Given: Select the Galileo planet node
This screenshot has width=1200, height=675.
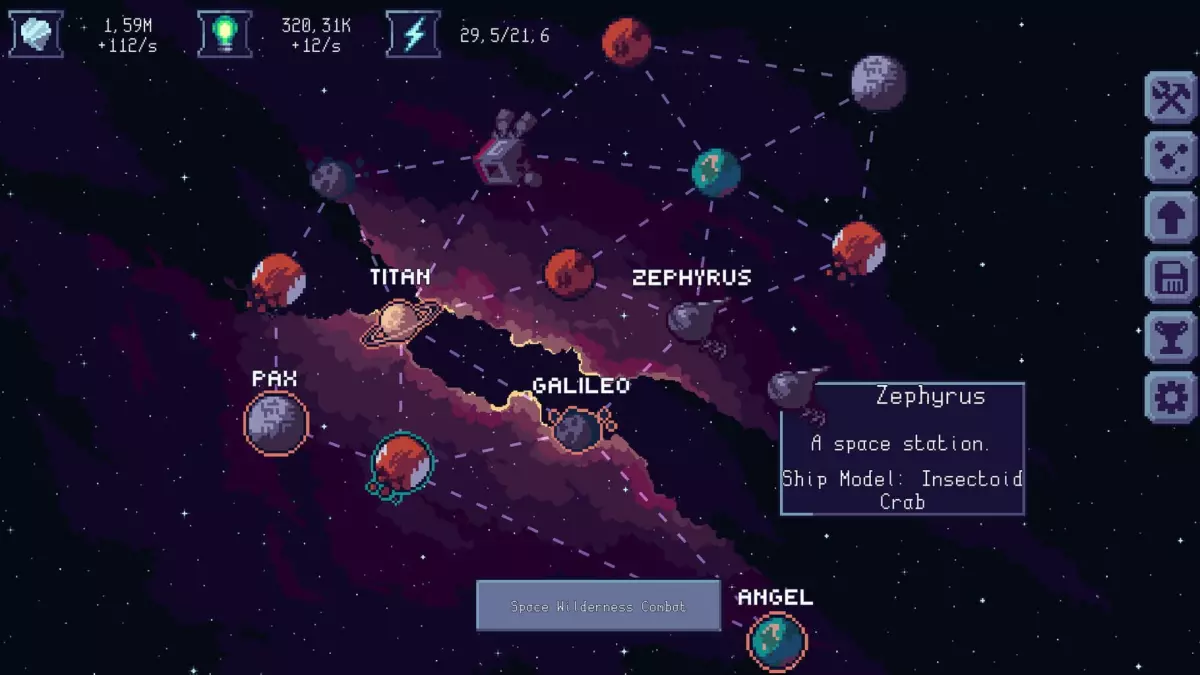Looking at the screenshot, I should tap(577, 428).
